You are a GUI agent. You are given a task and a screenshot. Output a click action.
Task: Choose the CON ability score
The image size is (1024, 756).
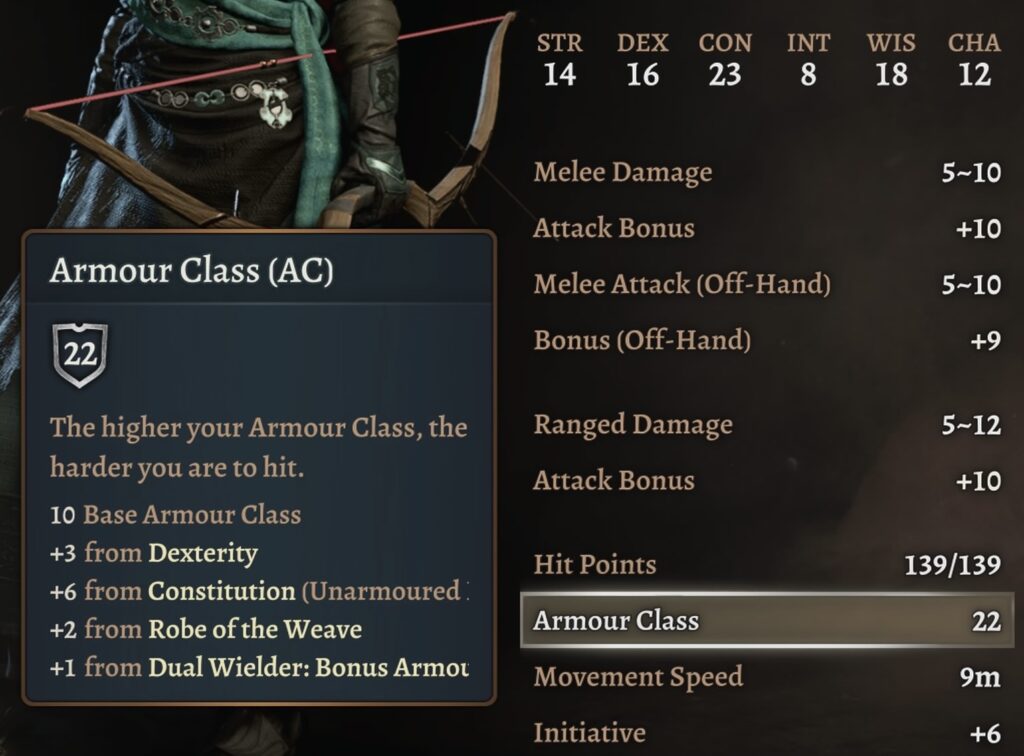725,60
